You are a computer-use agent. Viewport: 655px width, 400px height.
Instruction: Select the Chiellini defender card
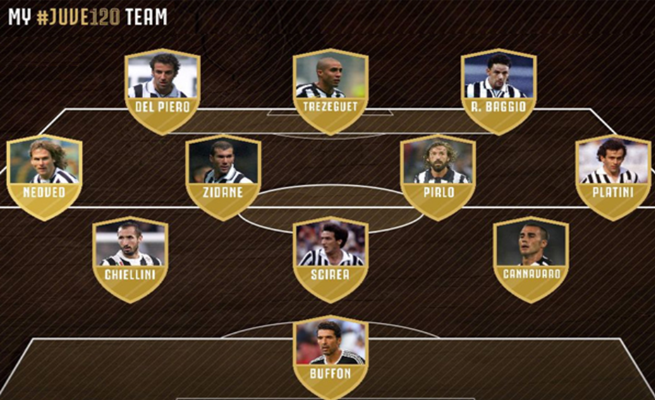pos(130,259)
